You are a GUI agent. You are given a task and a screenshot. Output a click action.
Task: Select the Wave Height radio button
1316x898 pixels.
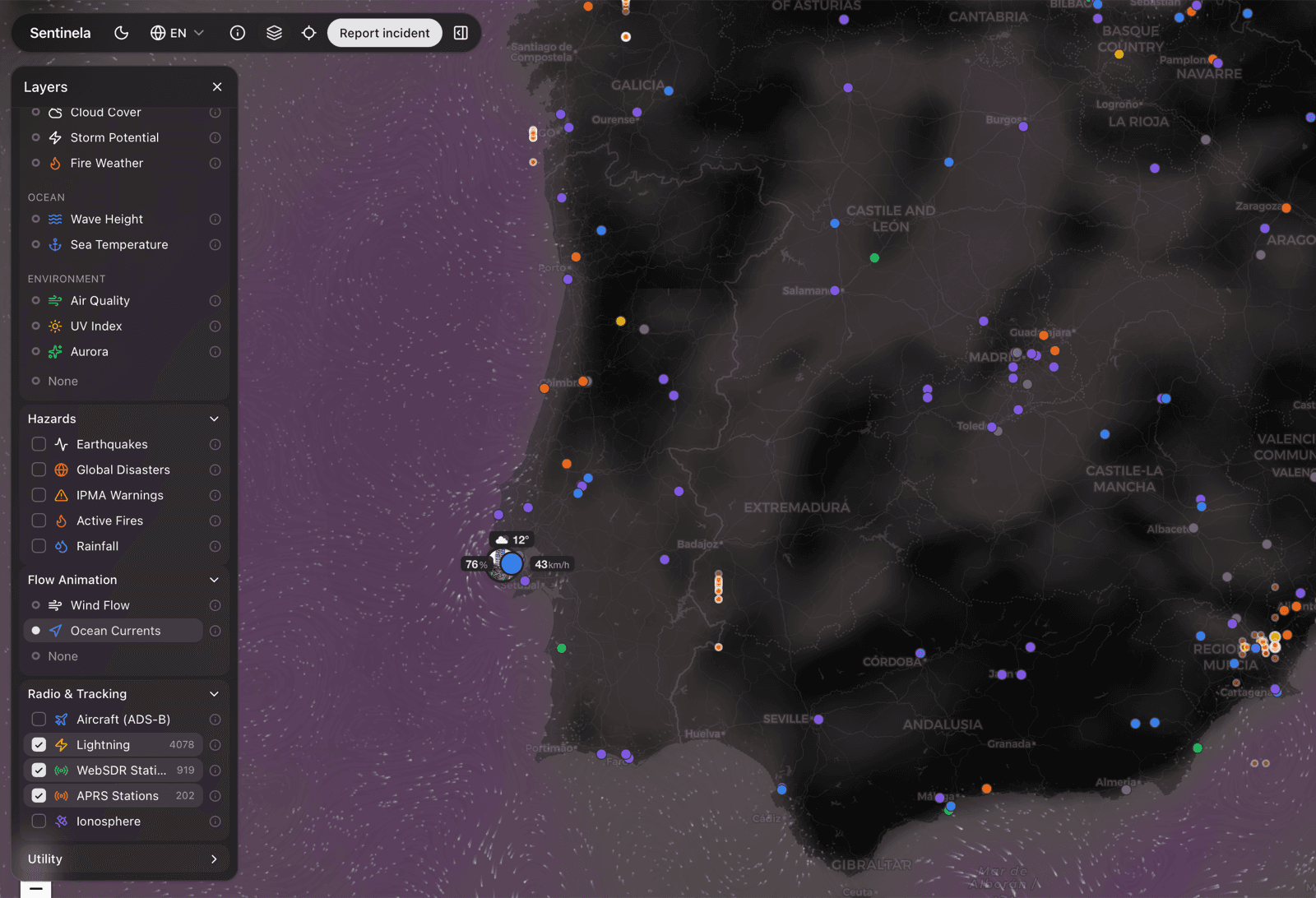tap(35, 219)
